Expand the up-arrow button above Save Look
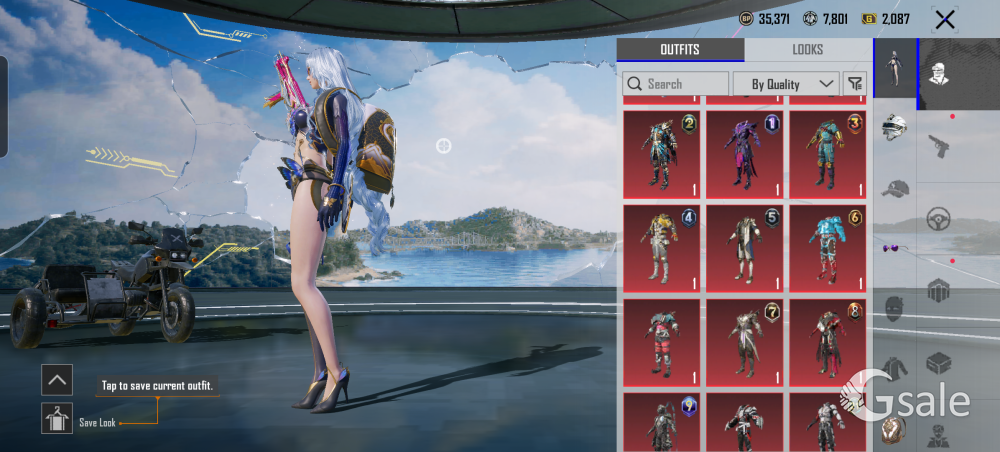Viewport: 1000px width, 452px height. coord(57,379)
